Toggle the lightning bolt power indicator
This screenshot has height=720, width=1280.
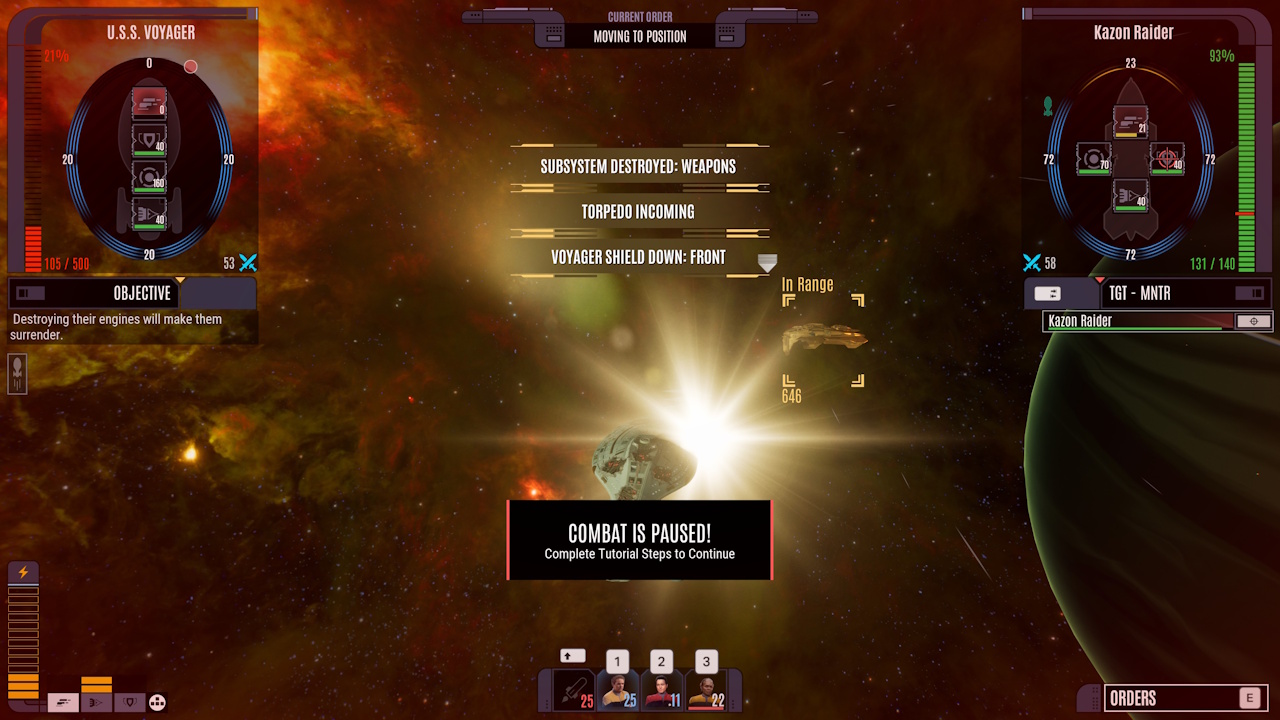coord(21,573)
